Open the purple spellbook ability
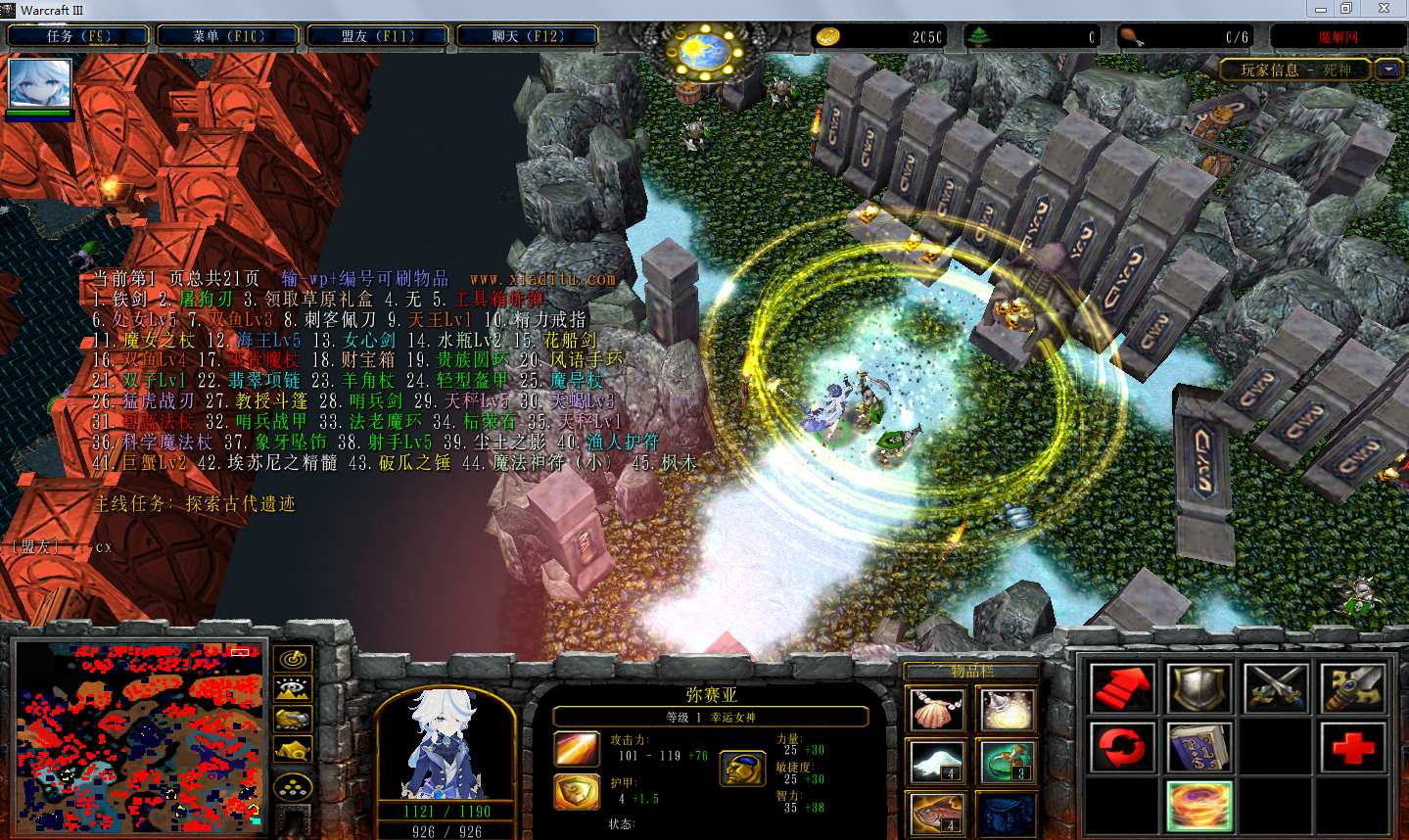This screenshot has width=1409, height=840. click(1199, 749)
